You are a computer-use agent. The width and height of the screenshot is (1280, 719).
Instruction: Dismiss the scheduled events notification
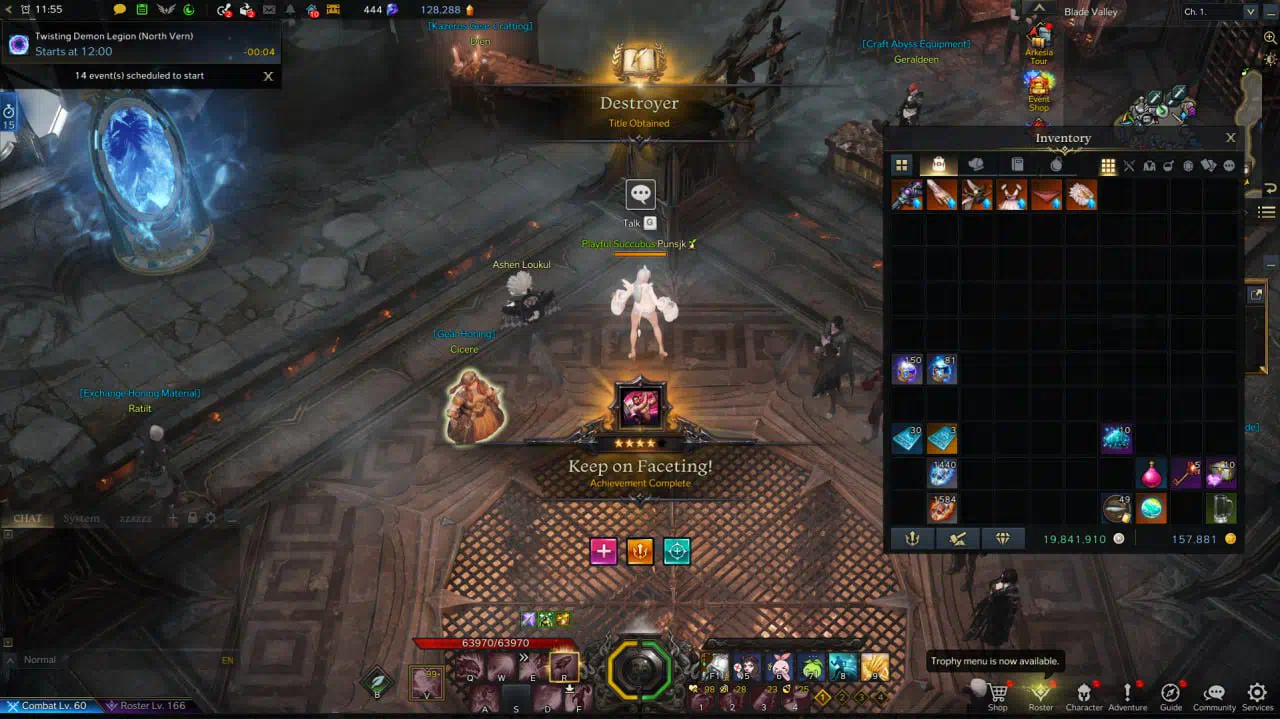click(268, 76)
